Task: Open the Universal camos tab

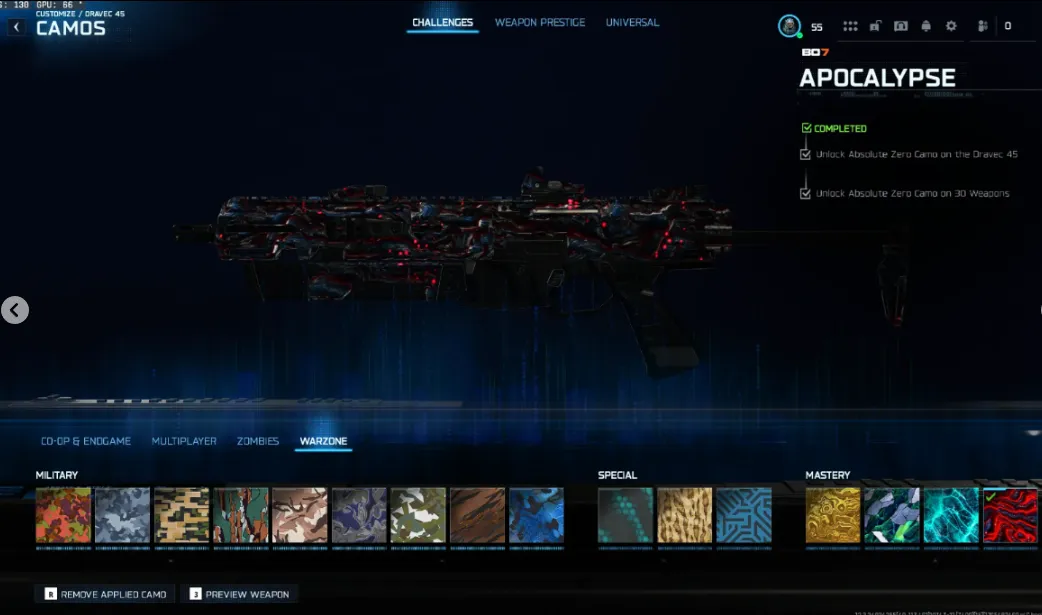Action: (x=632, y=23)
